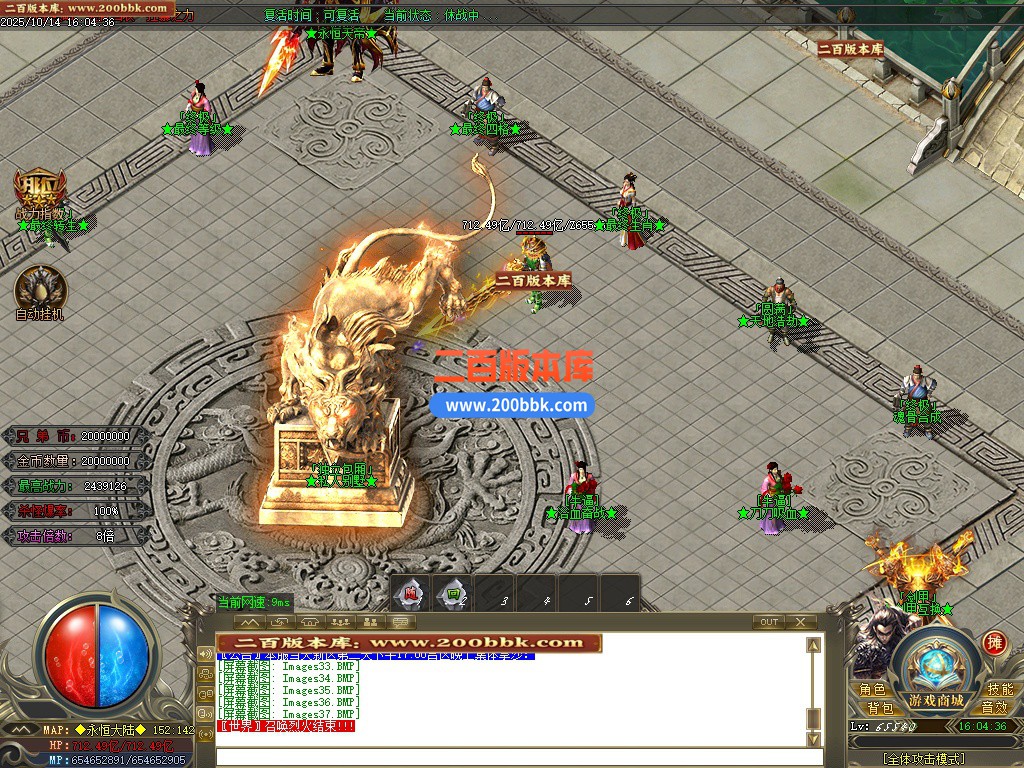Open the 角色 character panel

872,690
